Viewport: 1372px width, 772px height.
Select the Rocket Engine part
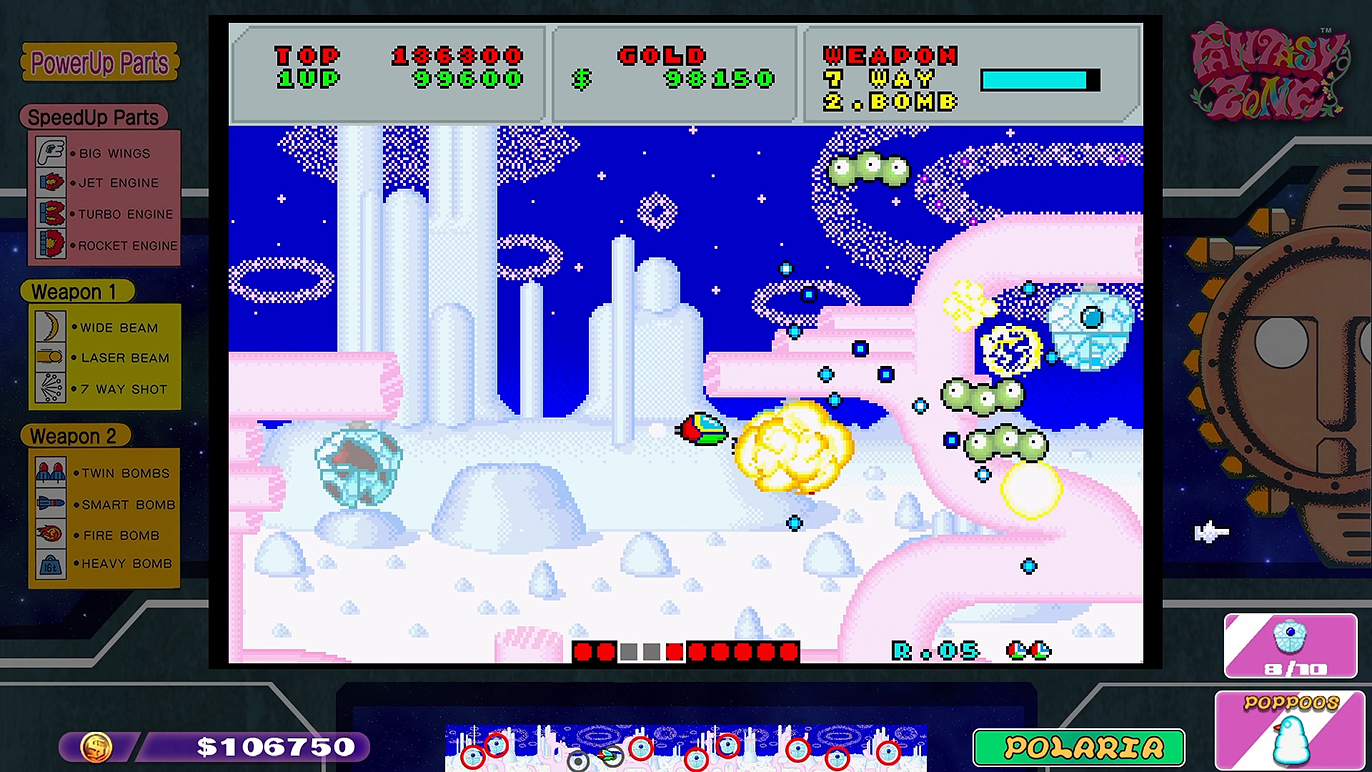point(104,245)
